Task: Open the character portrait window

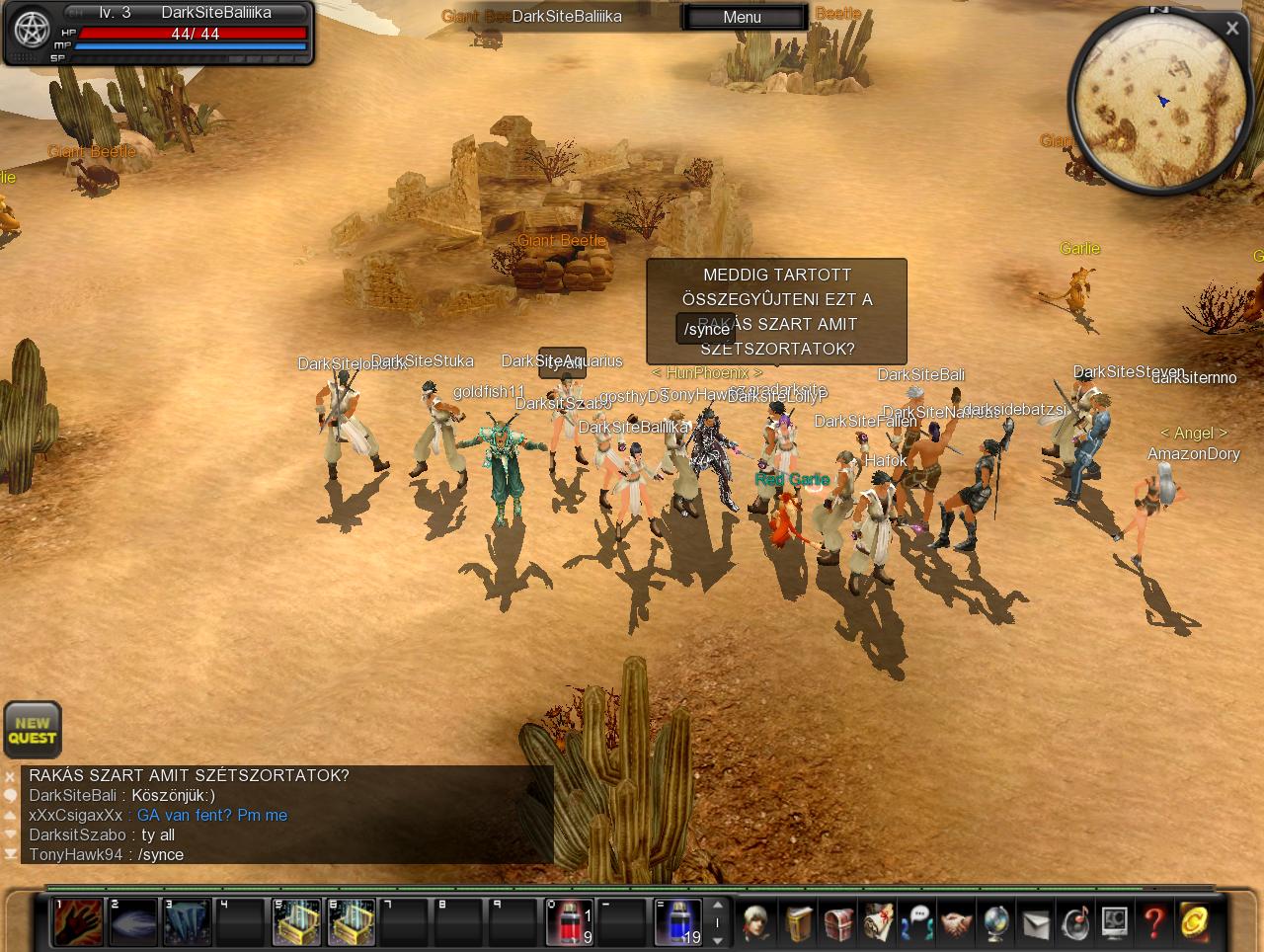Action: 757,923
